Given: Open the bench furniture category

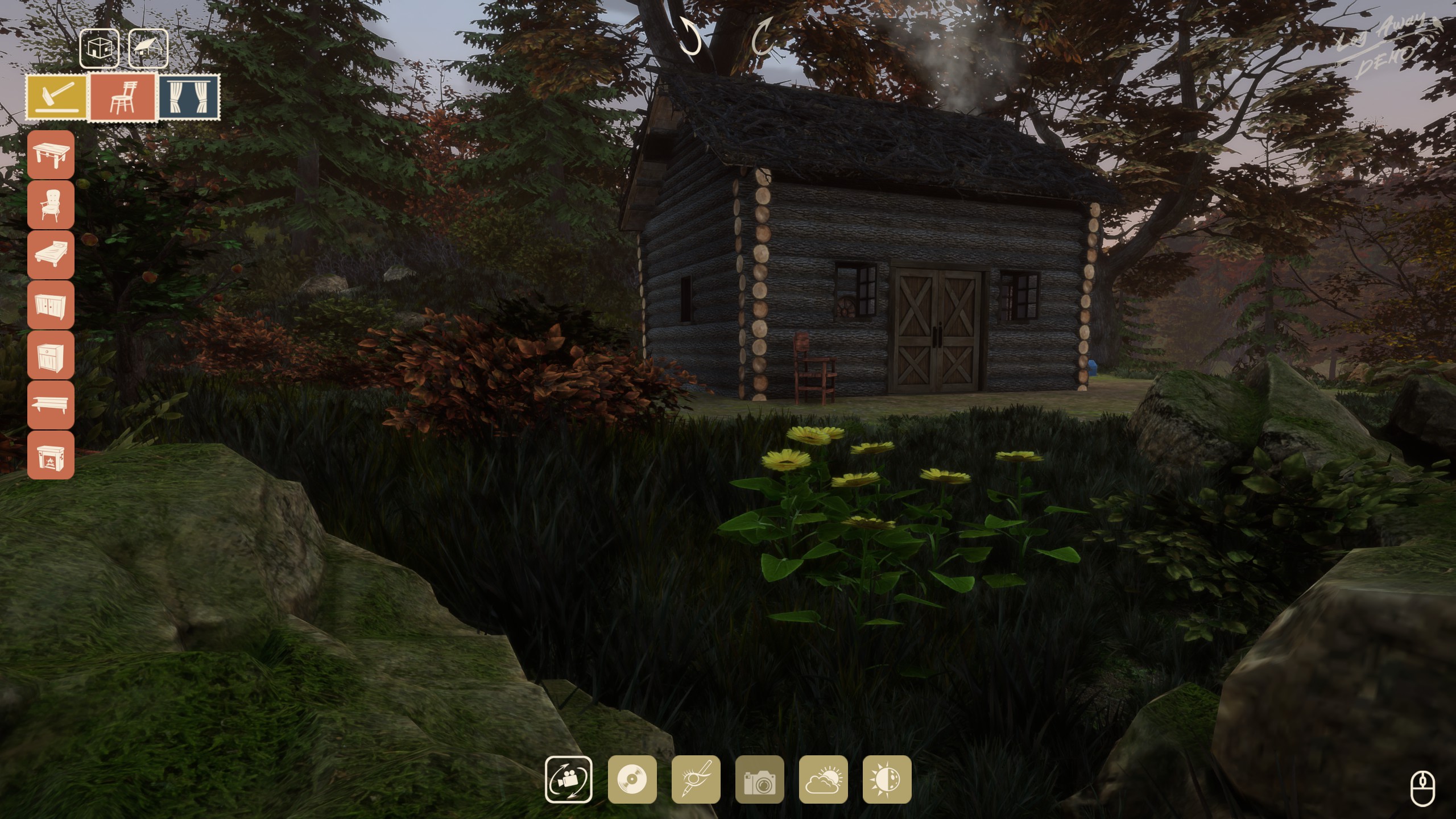Looking at the screenshot, I should click(x=51, y=404).
